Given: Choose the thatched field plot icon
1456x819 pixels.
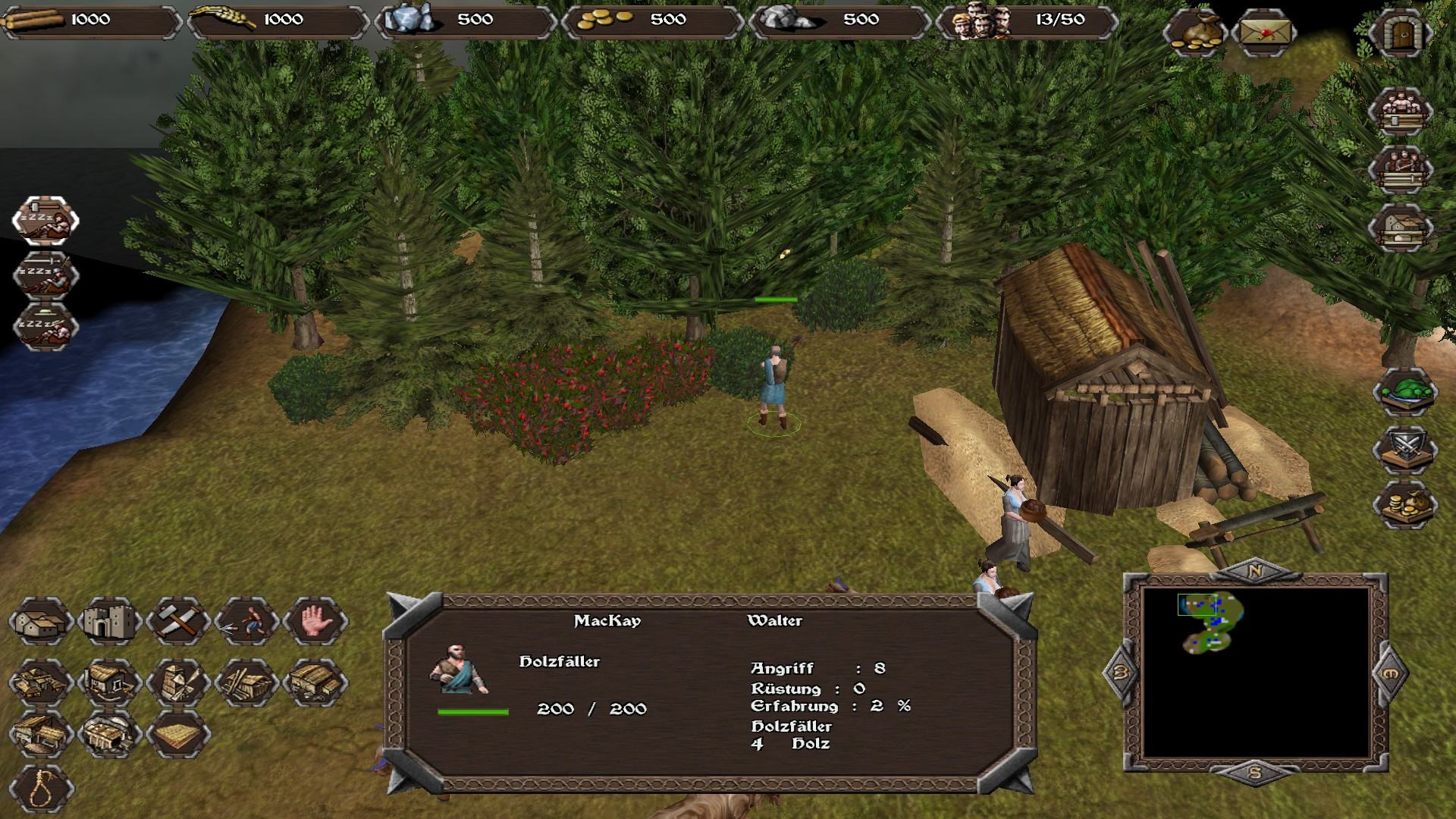Looking at the screenshot, I should (178, 734).
